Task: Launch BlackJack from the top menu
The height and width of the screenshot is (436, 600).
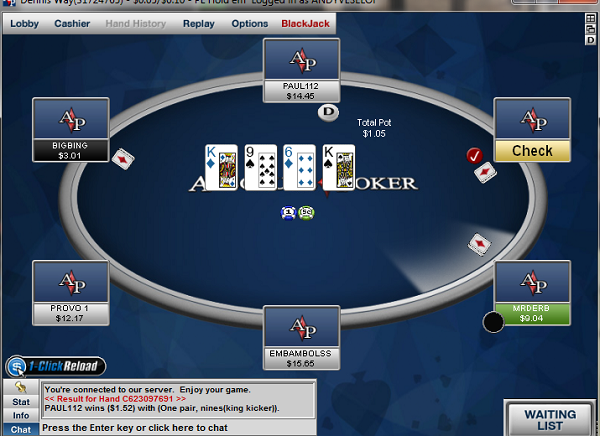Action: 304,22
